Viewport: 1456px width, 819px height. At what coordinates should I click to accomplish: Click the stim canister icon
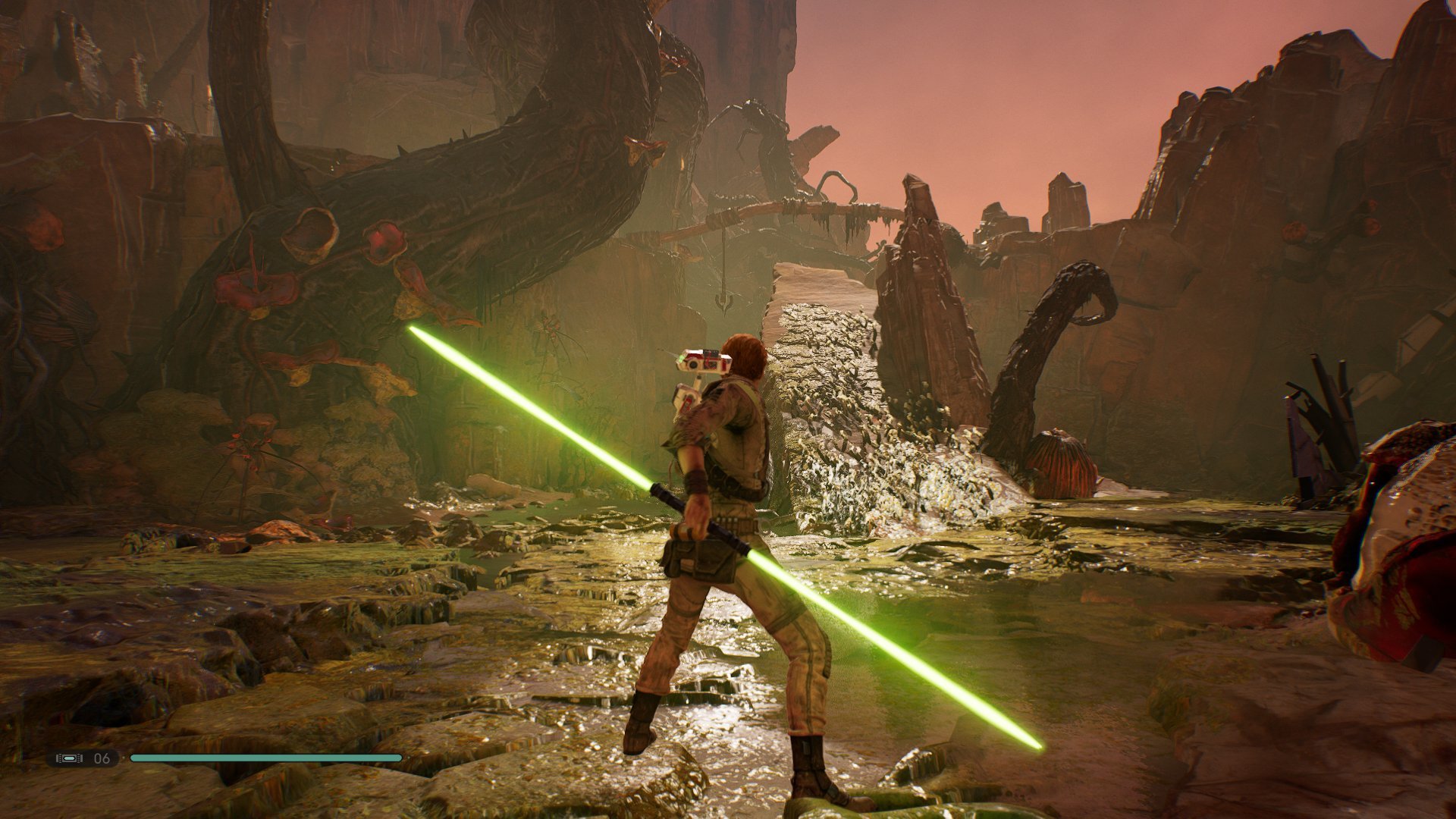coord(69,758)
